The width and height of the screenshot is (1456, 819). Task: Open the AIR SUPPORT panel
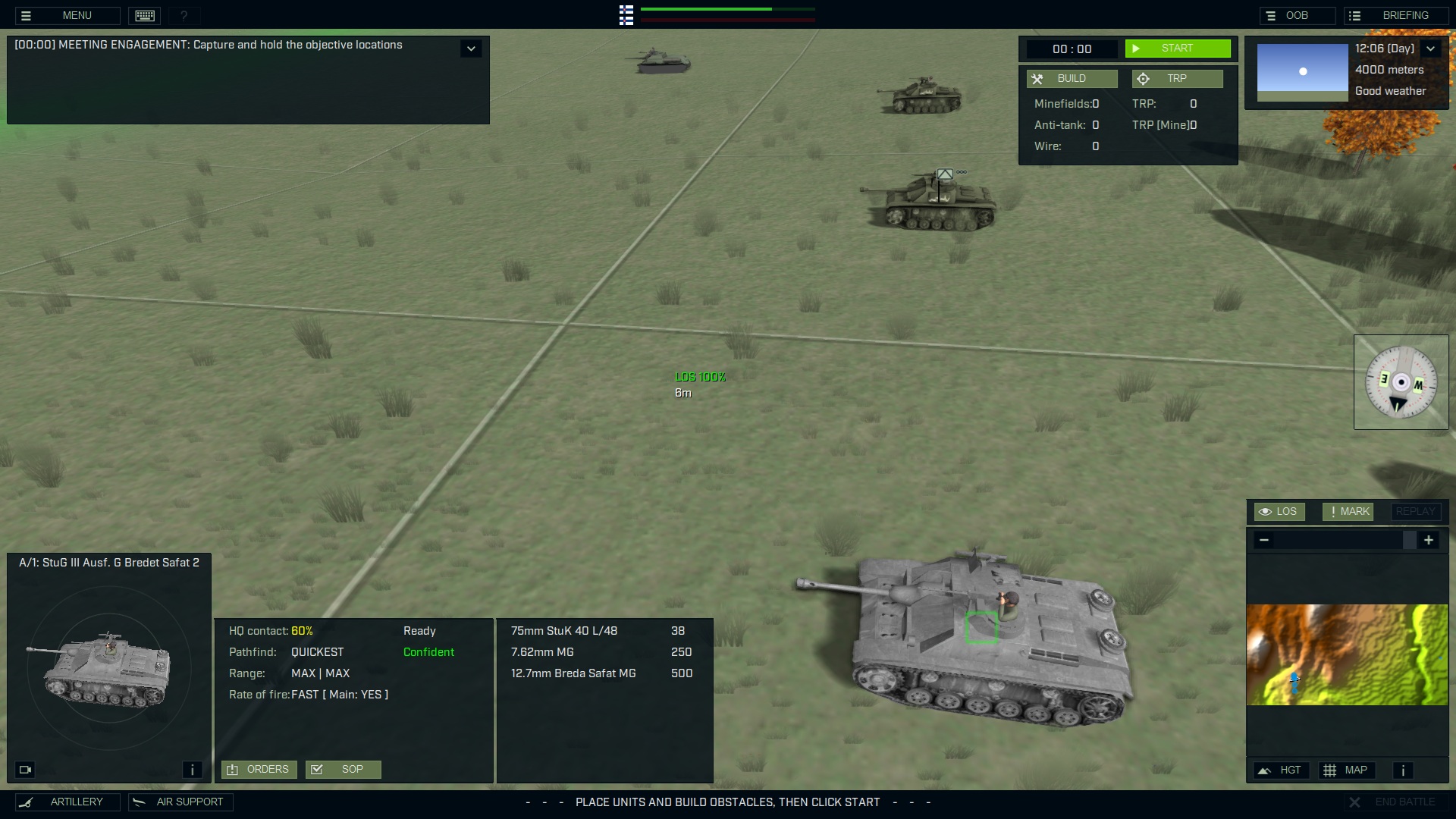coord(180,802)
